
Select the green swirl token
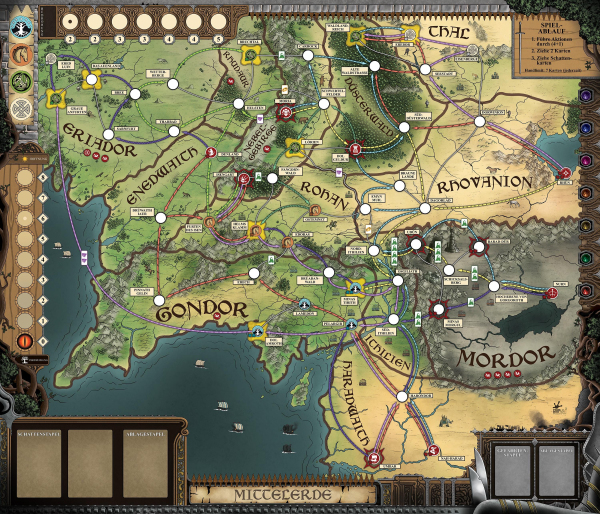click(22, 79)
